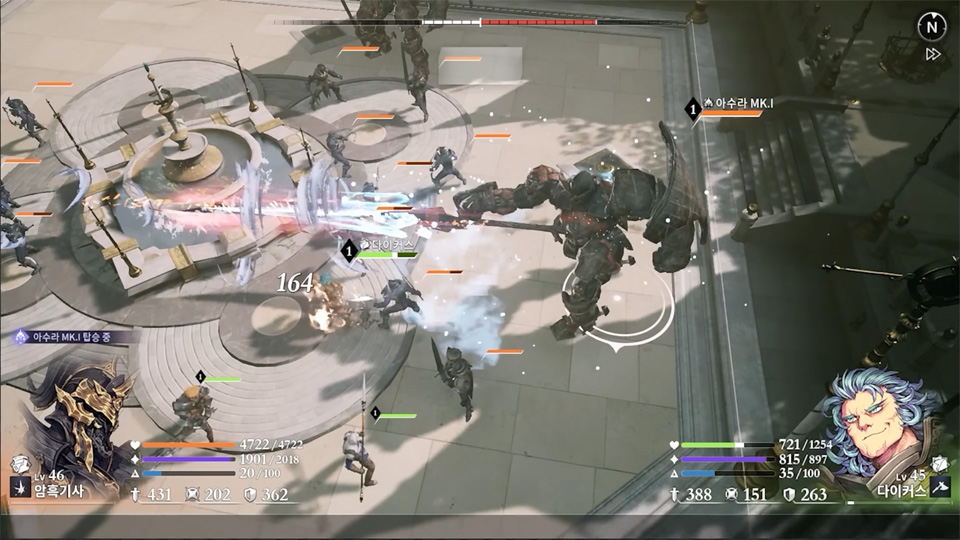
Task: Select the Dark Knight character portrait
Action: [x=82, y=418]
